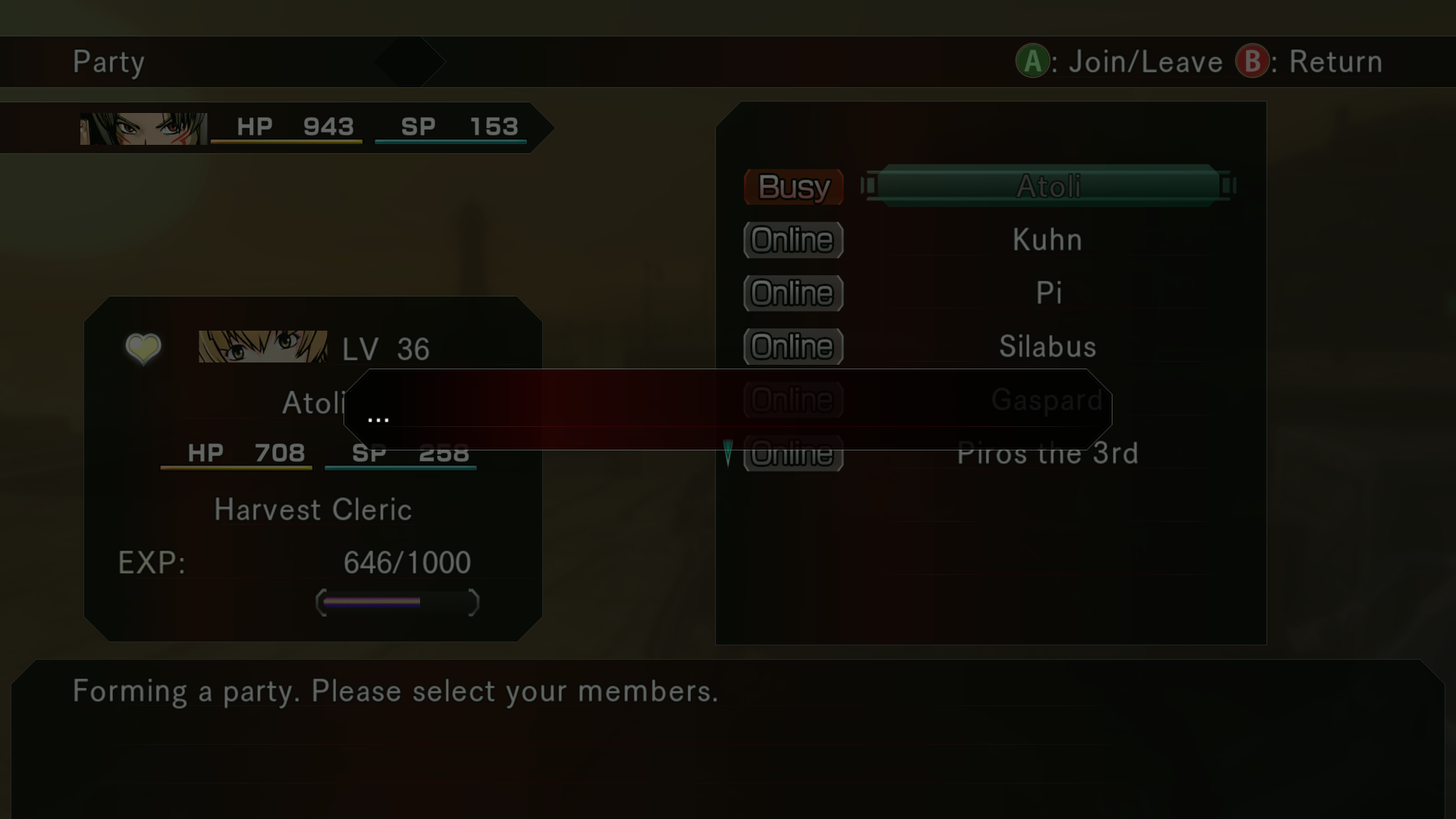Select Silabus in the member list
The image size is (1456, 819).
1046,347
